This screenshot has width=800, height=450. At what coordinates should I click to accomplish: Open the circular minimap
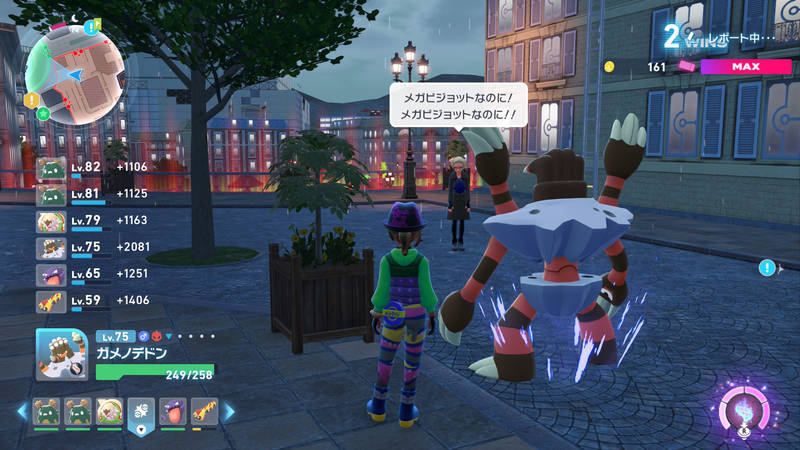pos(76,70)
